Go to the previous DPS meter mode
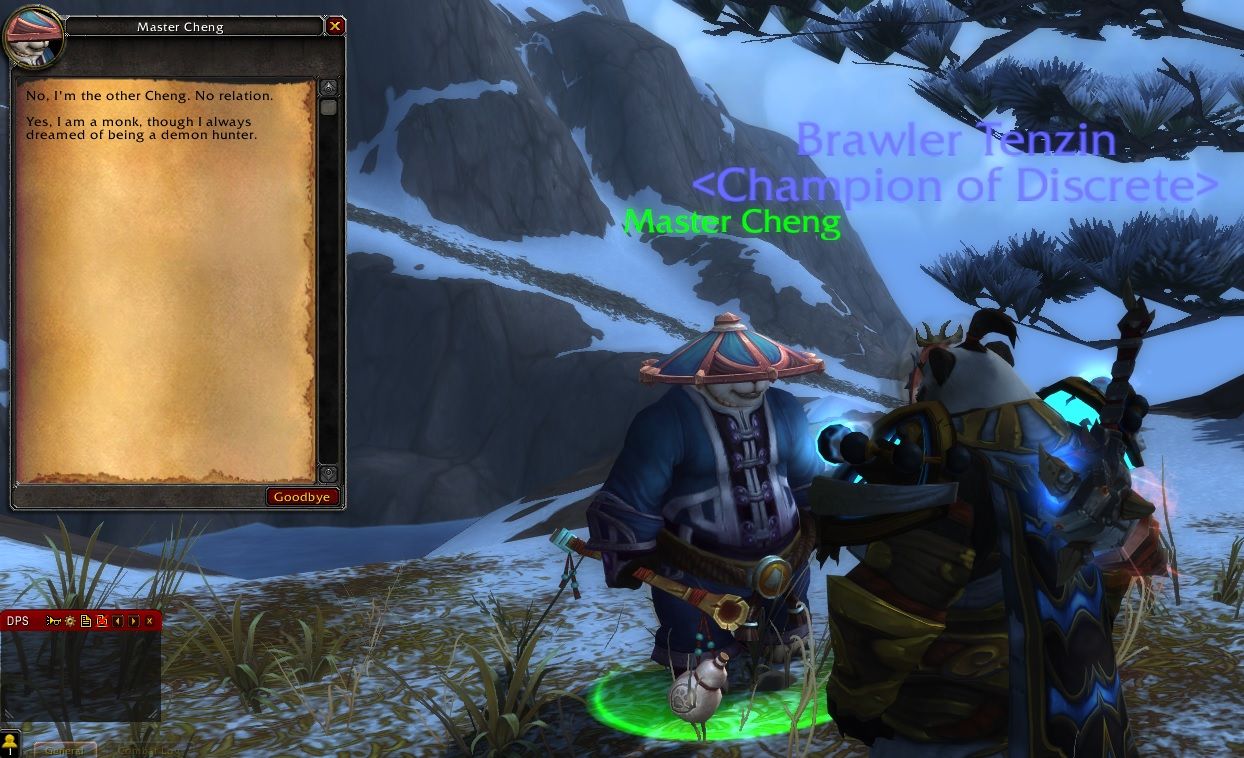The height and width of the screenshot is (758, 1244). click(x=117, y=621)
